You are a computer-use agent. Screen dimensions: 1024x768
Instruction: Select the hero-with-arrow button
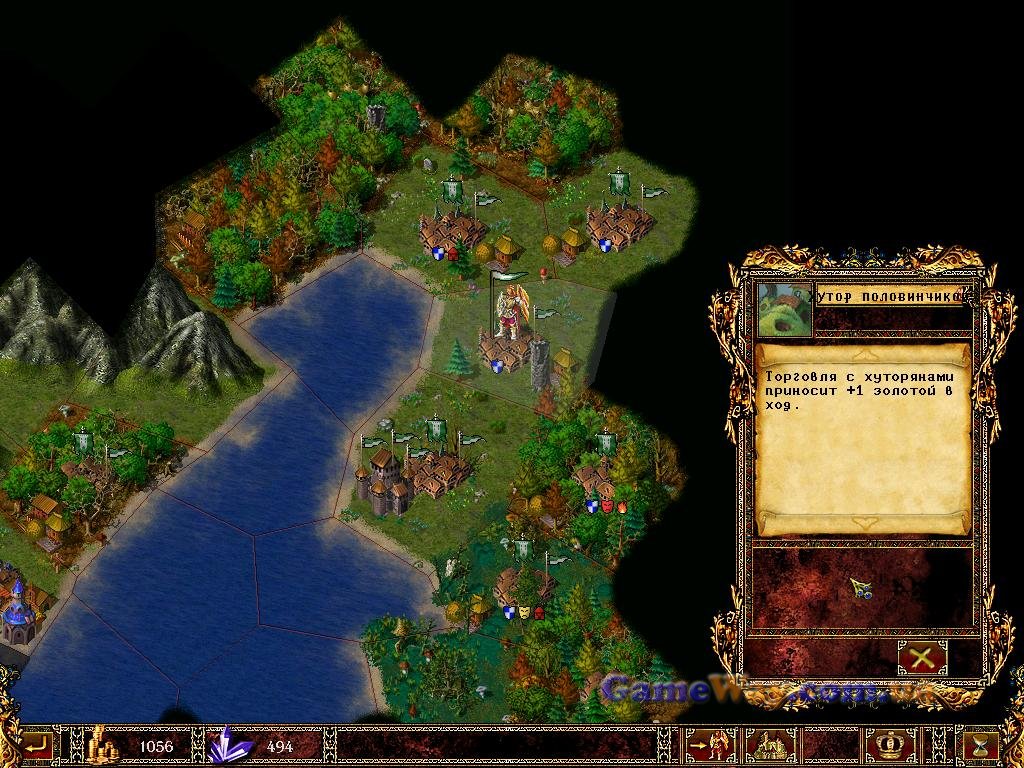[x=709, y=746]
